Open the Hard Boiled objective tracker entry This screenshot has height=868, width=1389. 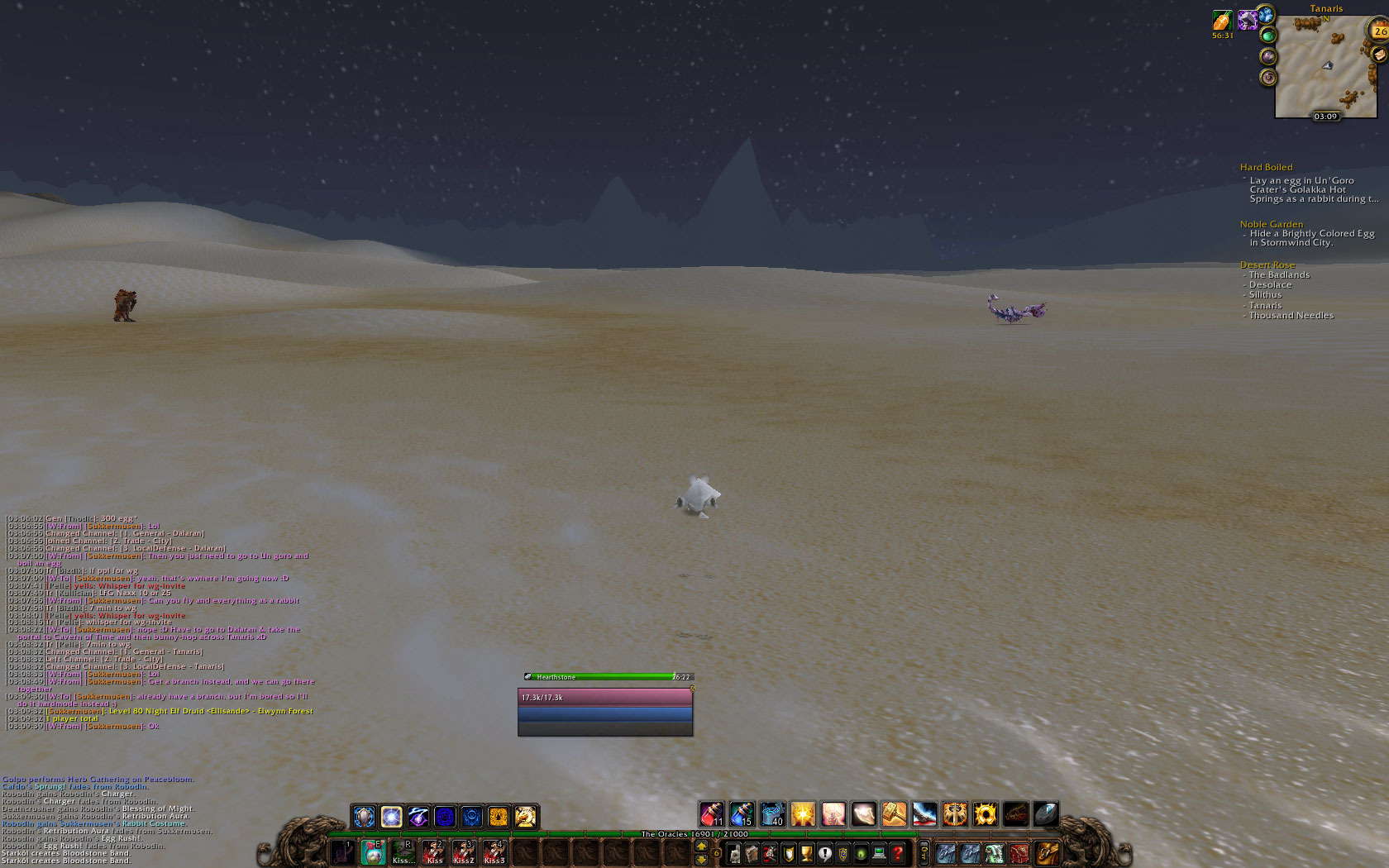pyautogui.click(x=1266, y=167)
